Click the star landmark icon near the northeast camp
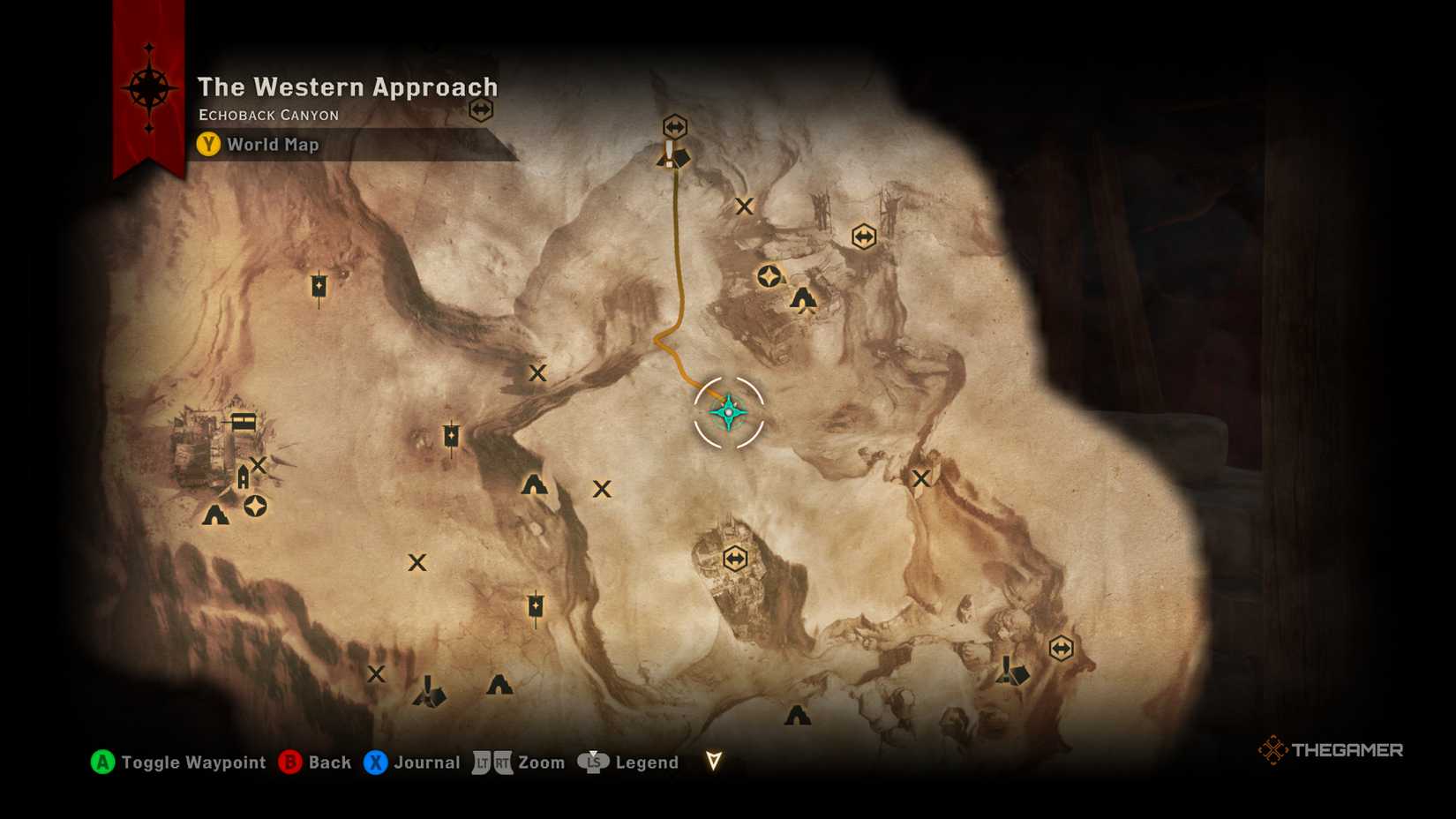 click(768, 276)
